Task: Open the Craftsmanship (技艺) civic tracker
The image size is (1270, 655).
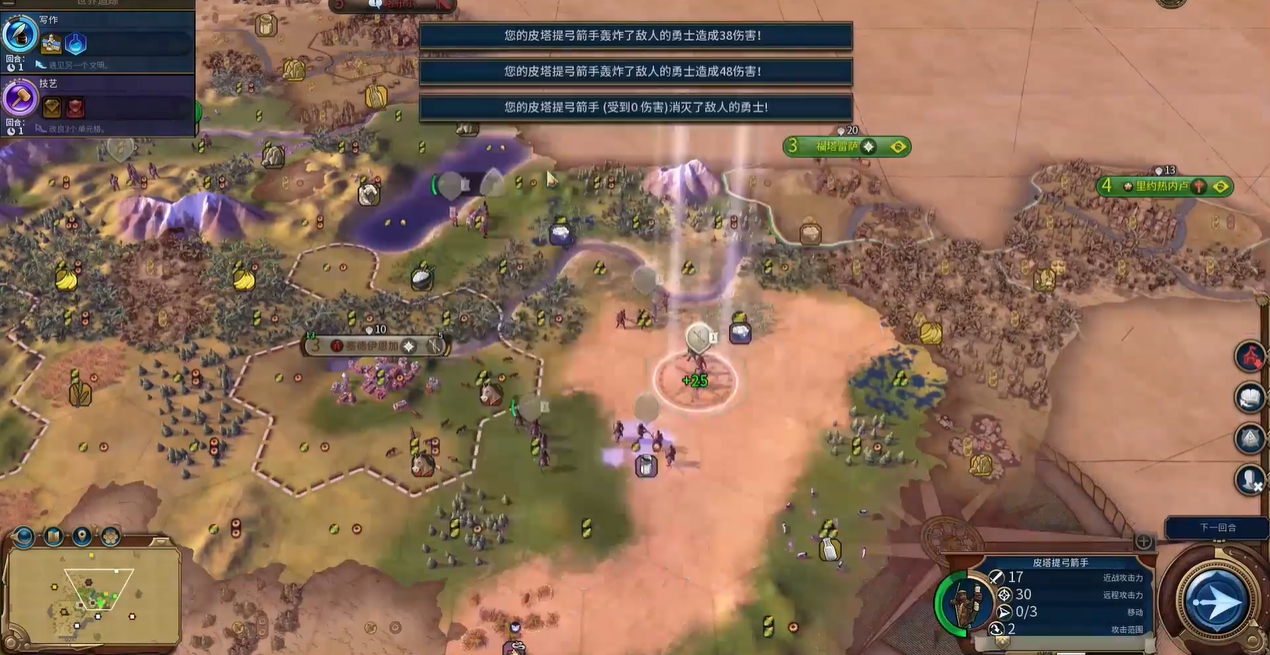Action: 97,102
